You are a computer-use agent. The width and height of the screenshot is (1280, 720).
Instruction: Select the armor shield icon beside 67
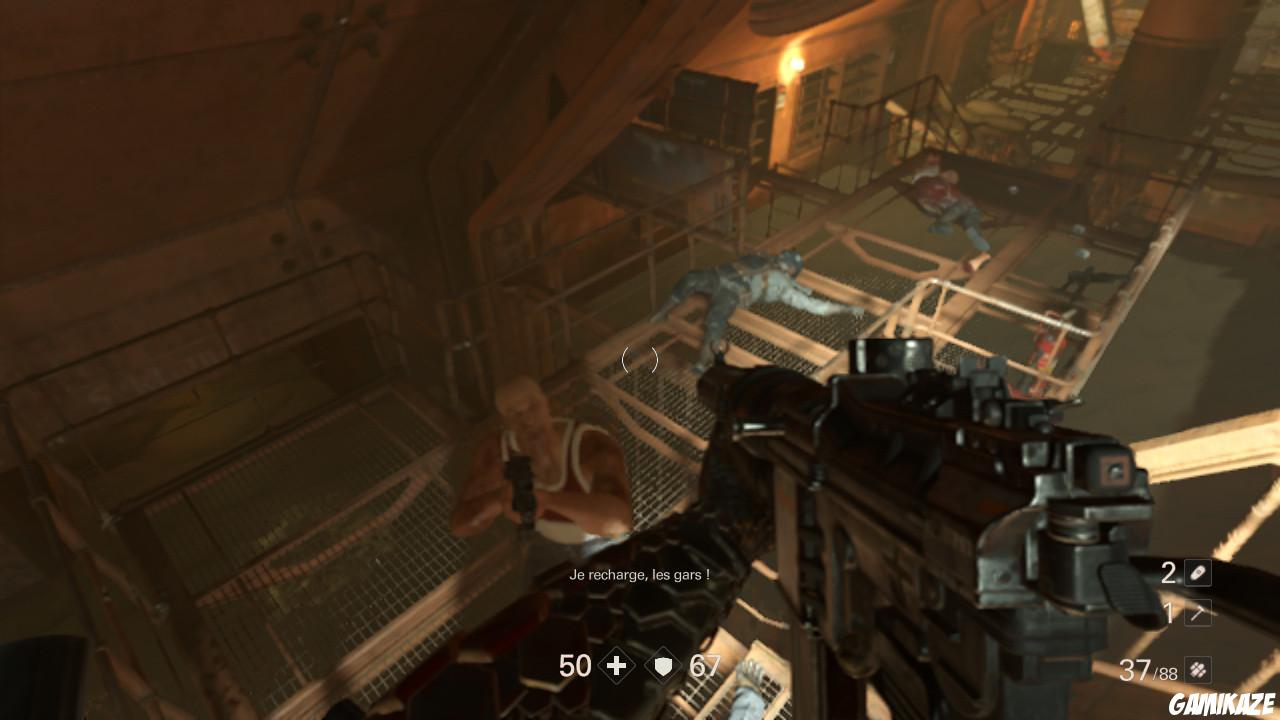[663, 666]
